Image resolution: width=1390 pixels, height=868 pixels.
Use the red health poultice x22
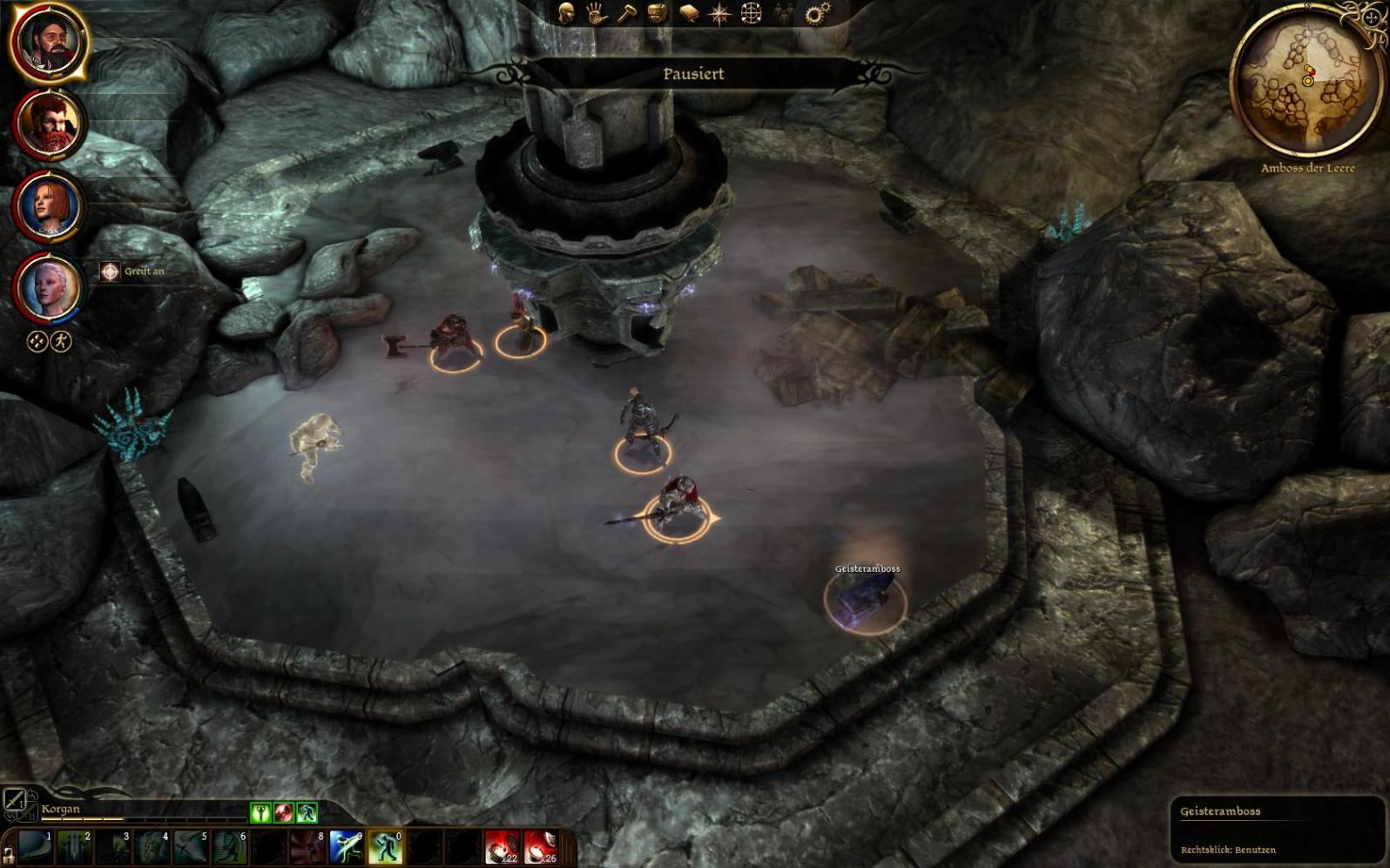502,847
